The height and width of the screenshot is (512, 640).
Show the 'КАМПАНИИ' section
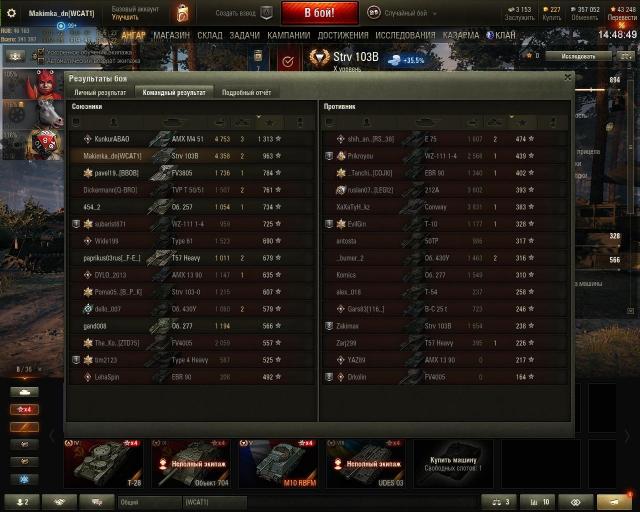(x=289, y=35)
